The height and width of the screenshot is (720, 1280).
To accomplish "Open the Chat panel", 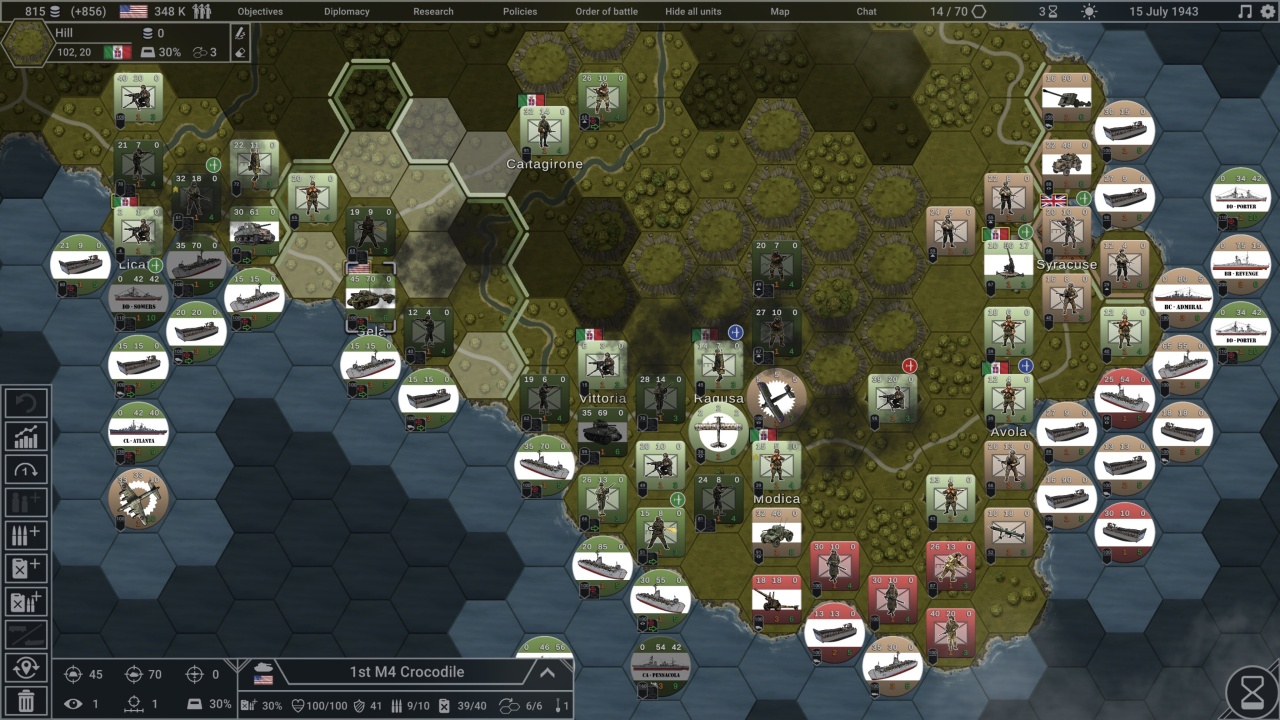I will [x=867, y=12].
